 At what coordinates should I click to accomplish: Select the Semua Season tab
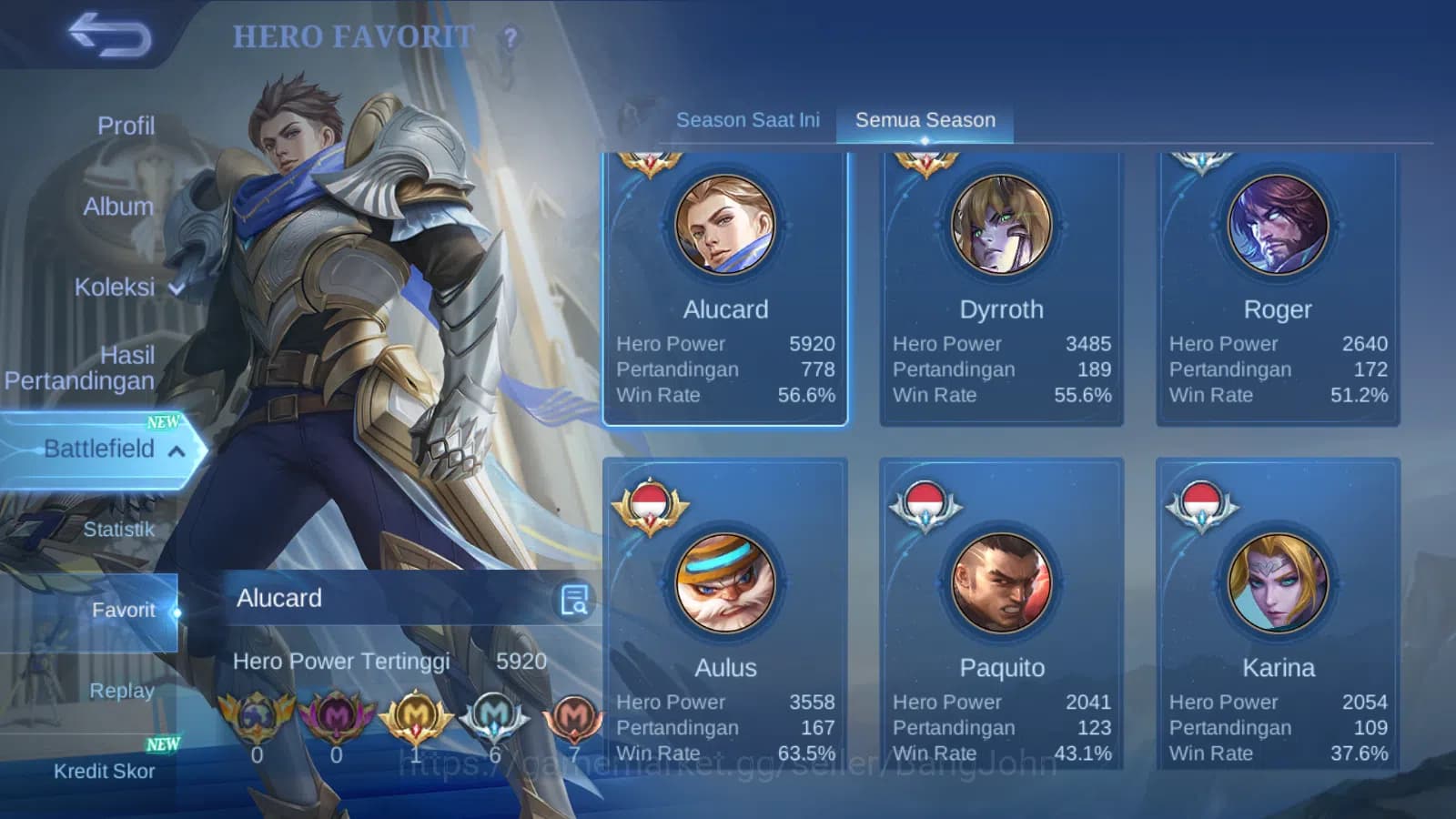click(x=923, y=119)
